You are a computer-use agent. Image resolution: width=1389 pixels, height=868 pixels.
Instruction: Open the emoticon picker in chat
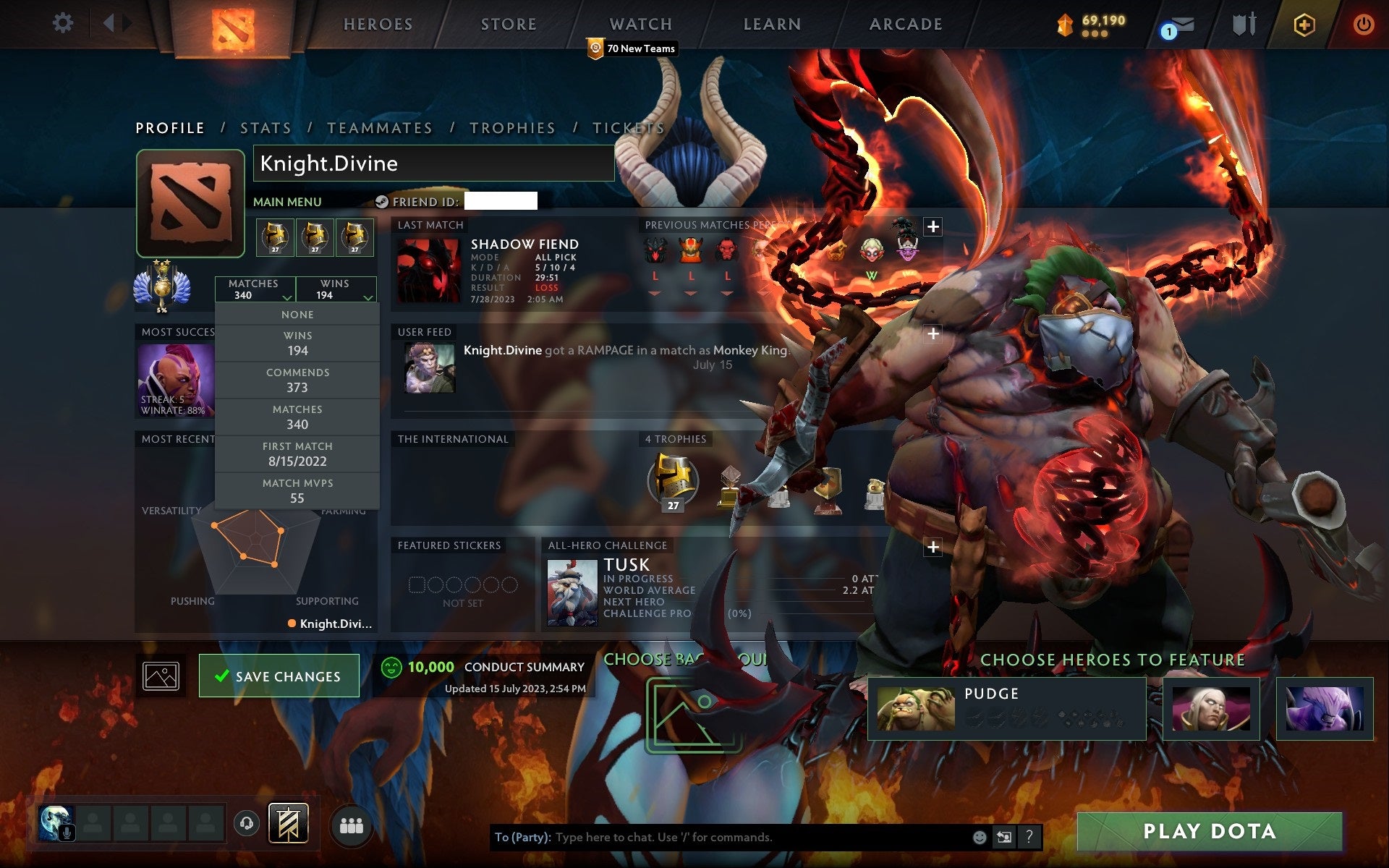(980, 838)
